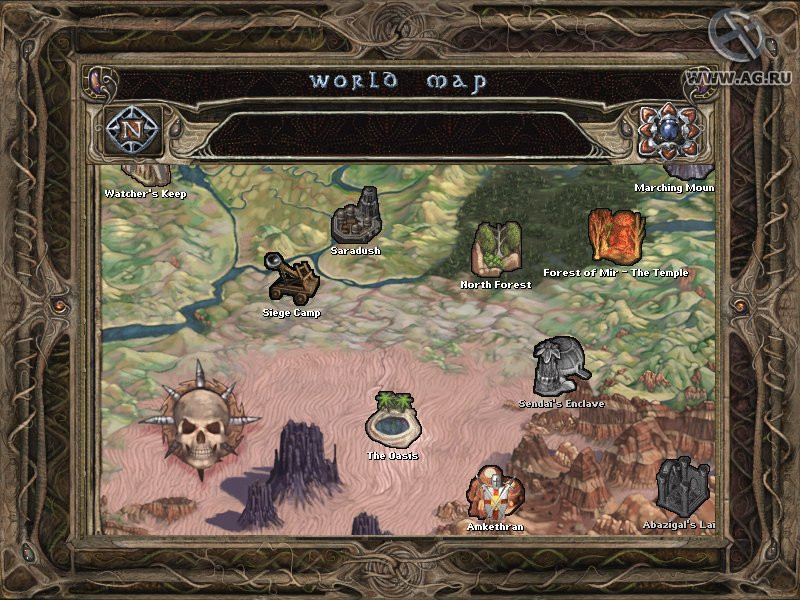Travel to Saradush on the map
Image resolution: width=800 pixels, height=600 pixels.
[355, 215]
